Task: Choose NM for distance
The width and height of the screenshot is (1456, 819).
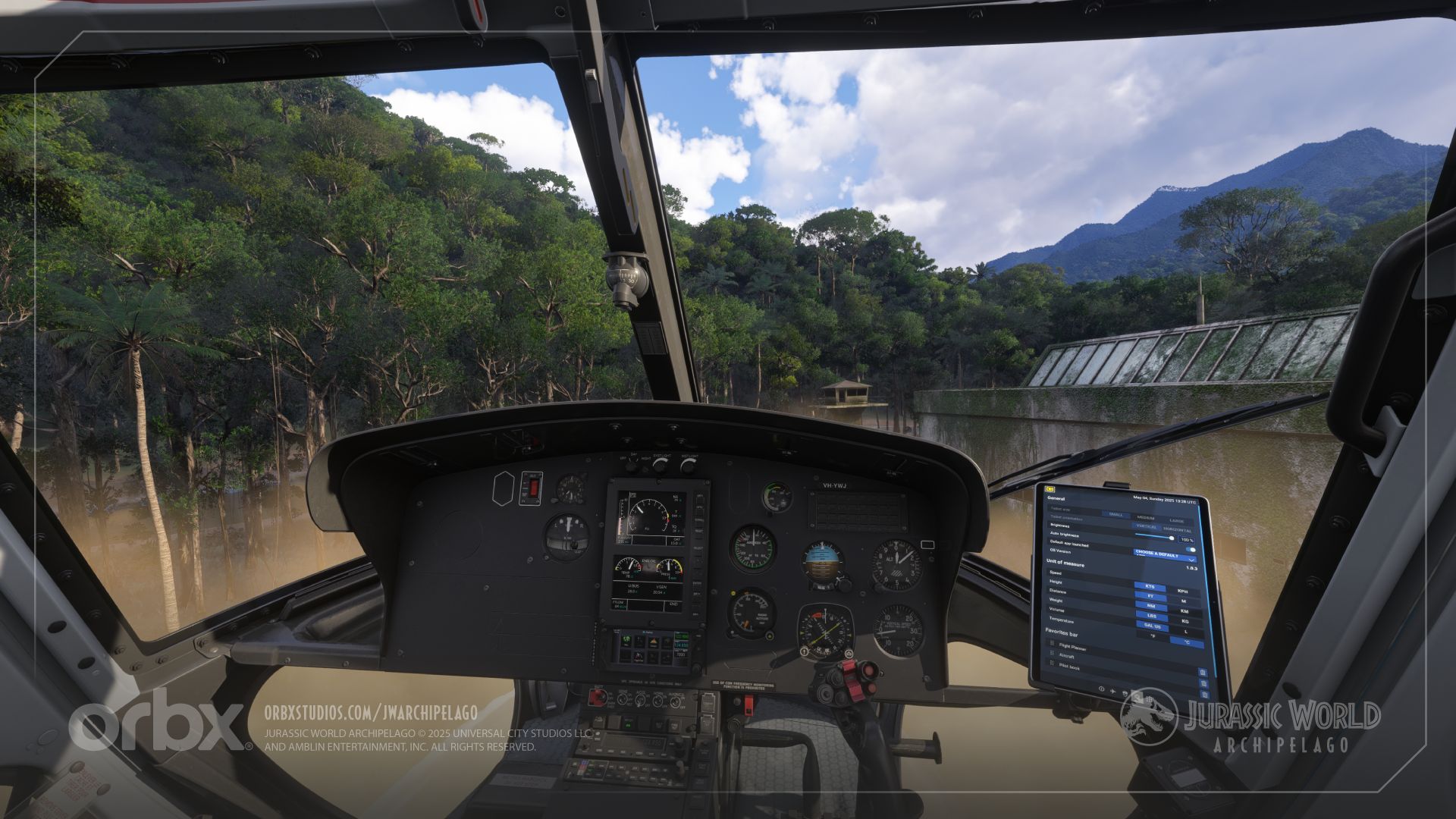Action: tap(1151, 606)
